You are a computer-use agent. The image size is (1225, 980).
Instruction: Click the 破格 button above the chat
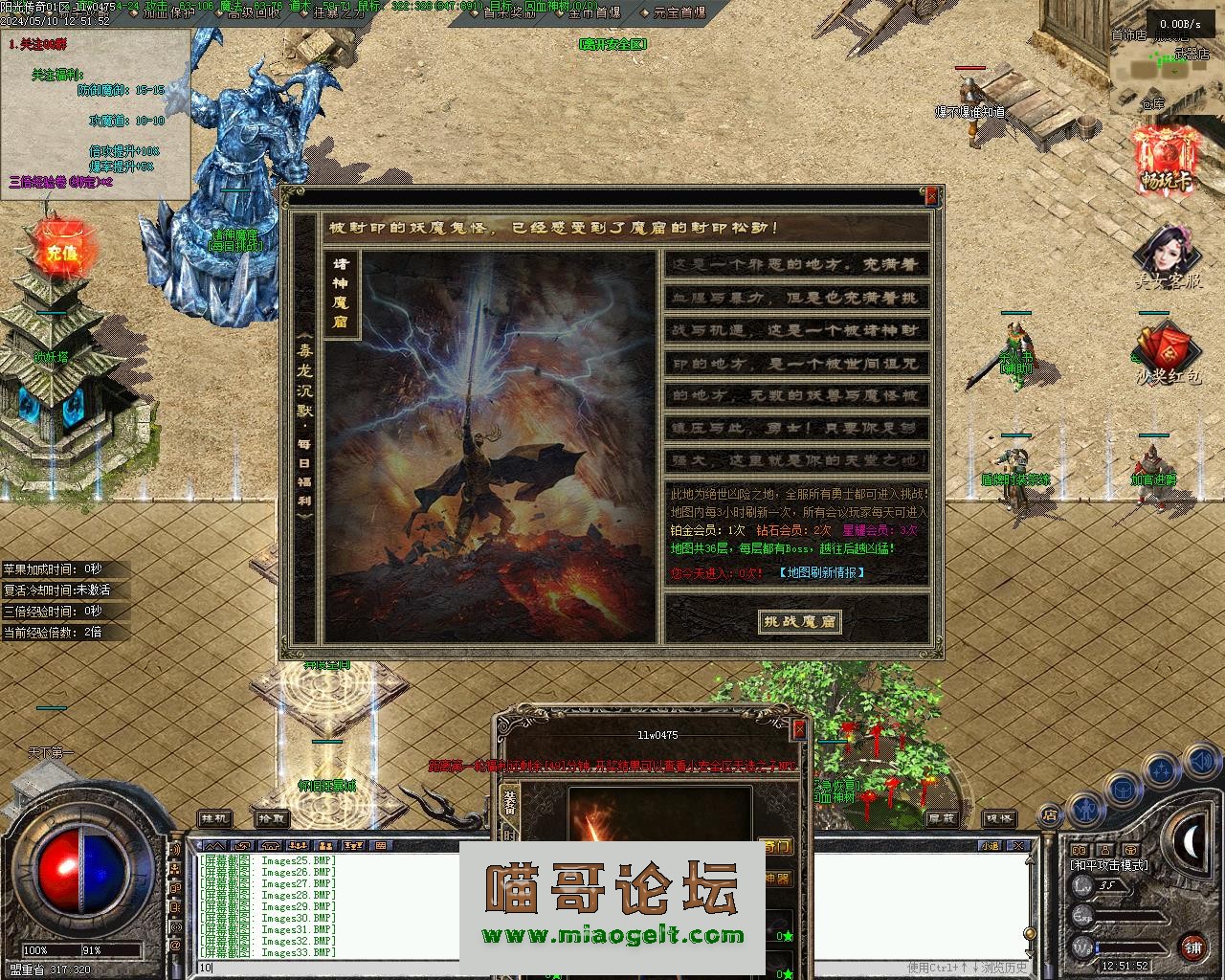[x=1000, y=819]
